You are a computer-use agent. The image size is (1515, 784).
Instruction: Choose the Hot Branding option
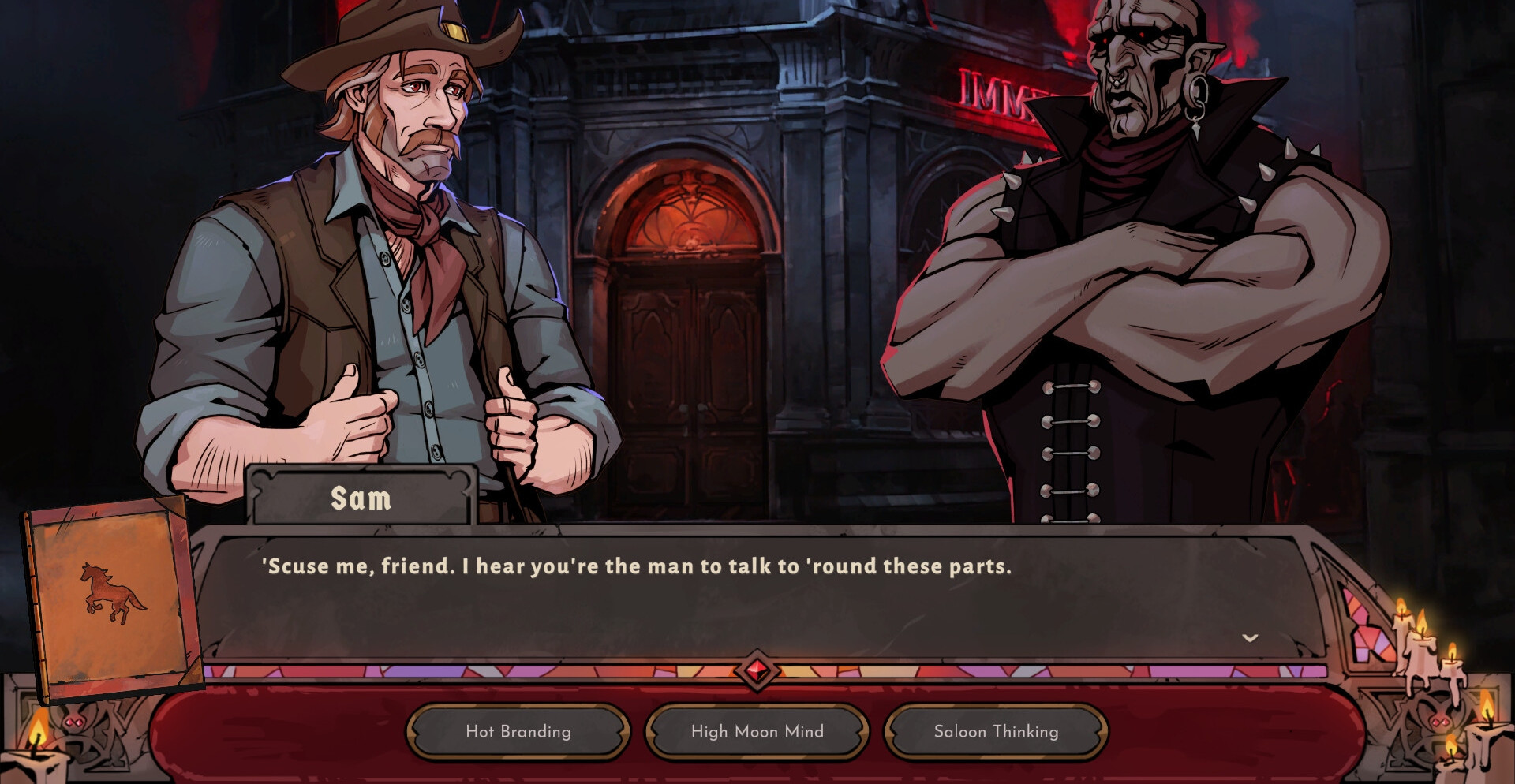pyautogui.click(x=518, y=731)
